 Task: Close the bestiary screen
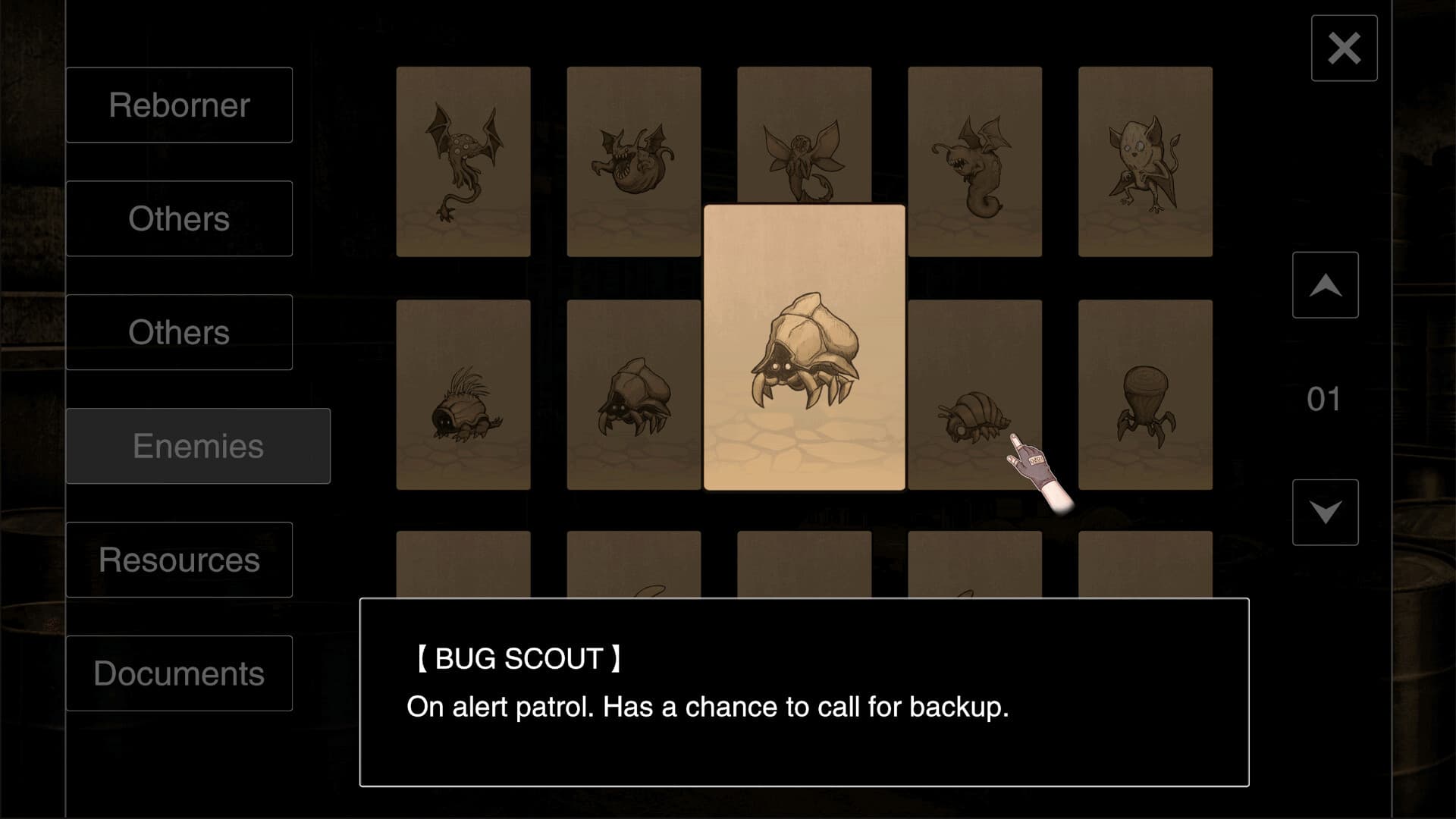point(1344,49)
